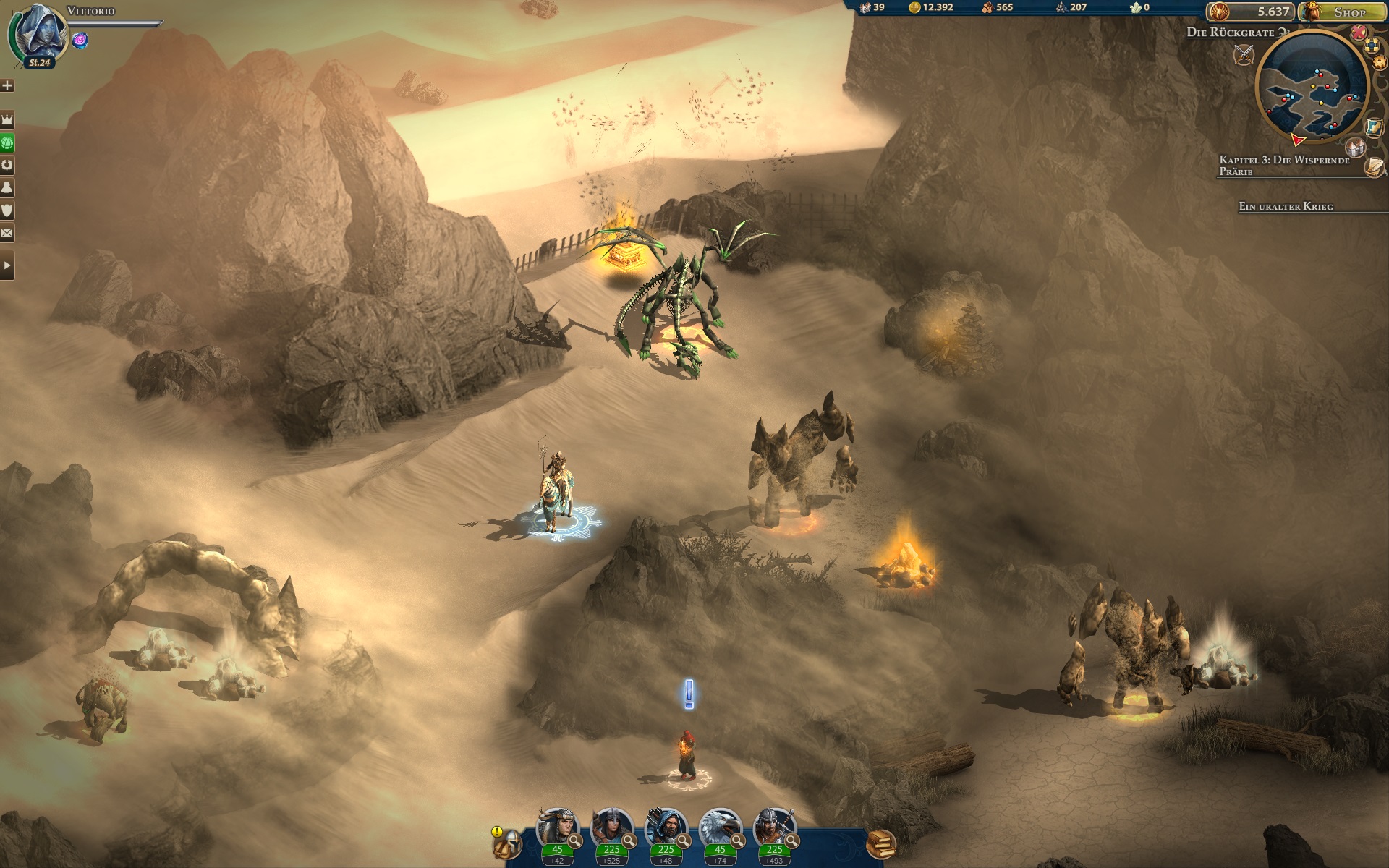Select the green globe icon

tap(7, 142)
